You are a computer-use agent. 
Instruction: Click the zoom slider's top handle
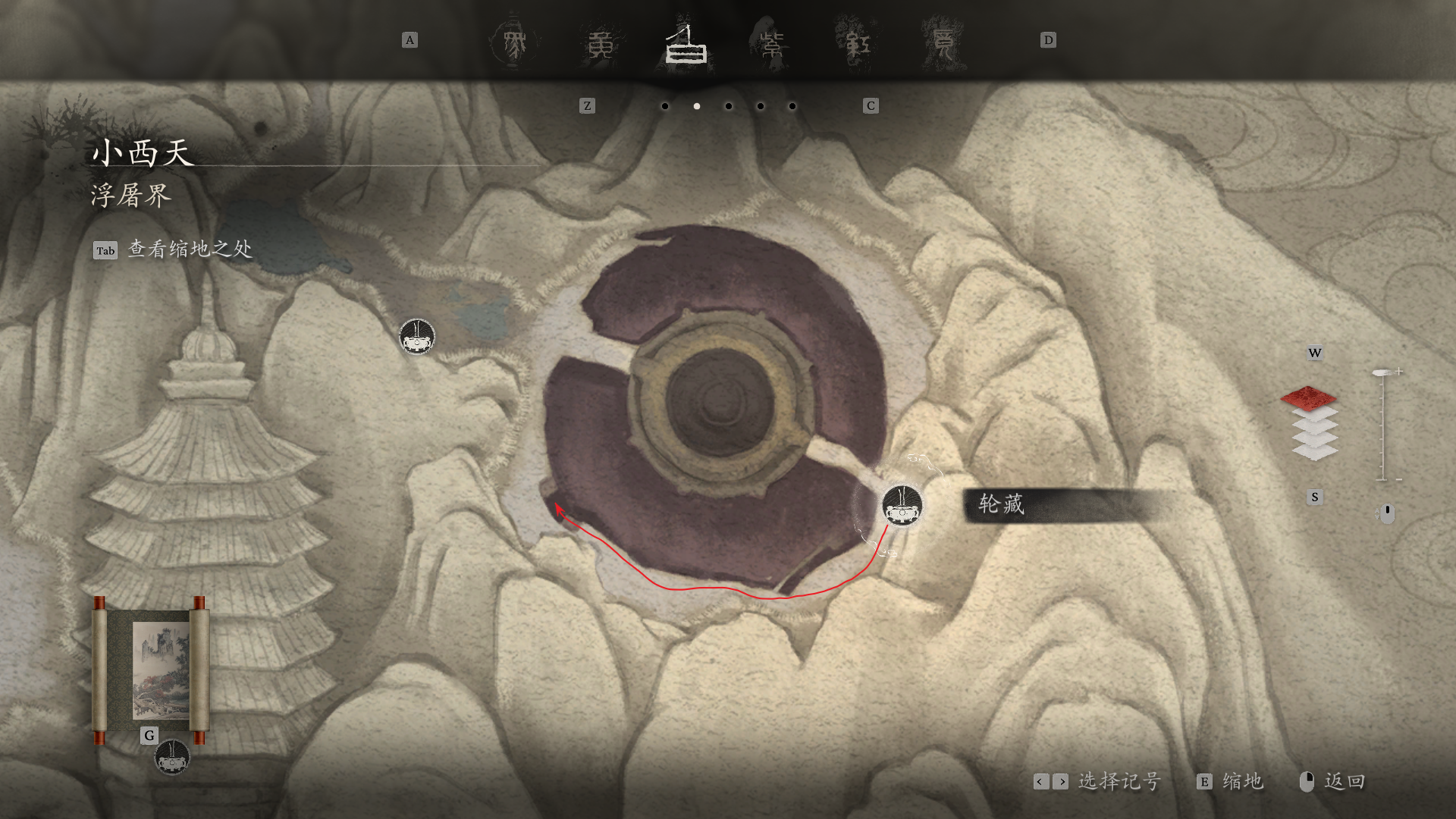click(x=1382, y=372)
